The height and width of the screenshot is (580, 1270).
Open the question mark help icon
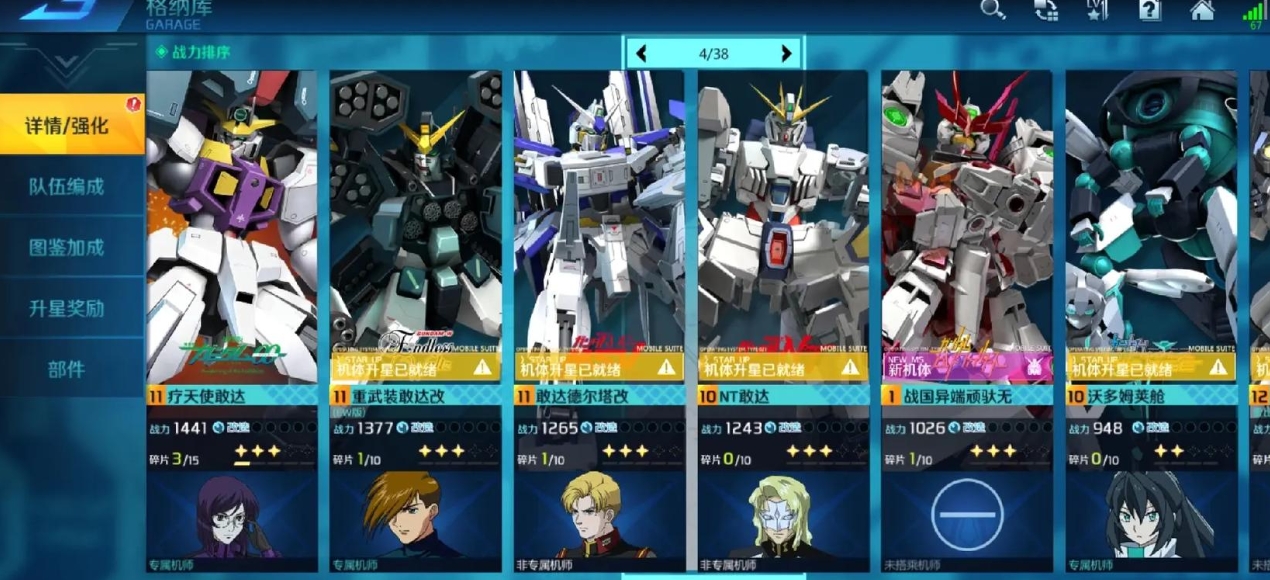click(1150, 11)
